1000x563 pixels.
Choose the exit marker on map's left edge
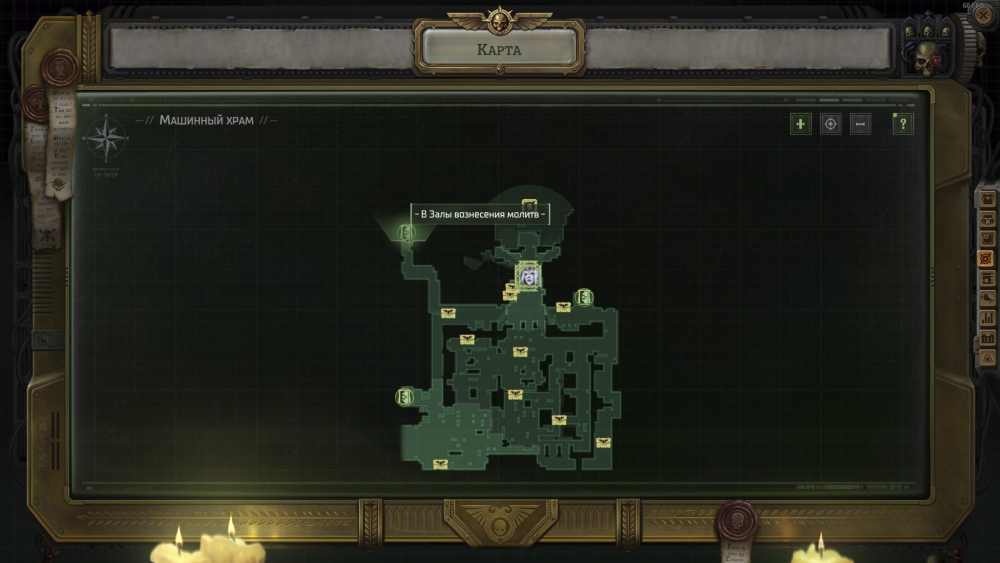click(405, 397)
